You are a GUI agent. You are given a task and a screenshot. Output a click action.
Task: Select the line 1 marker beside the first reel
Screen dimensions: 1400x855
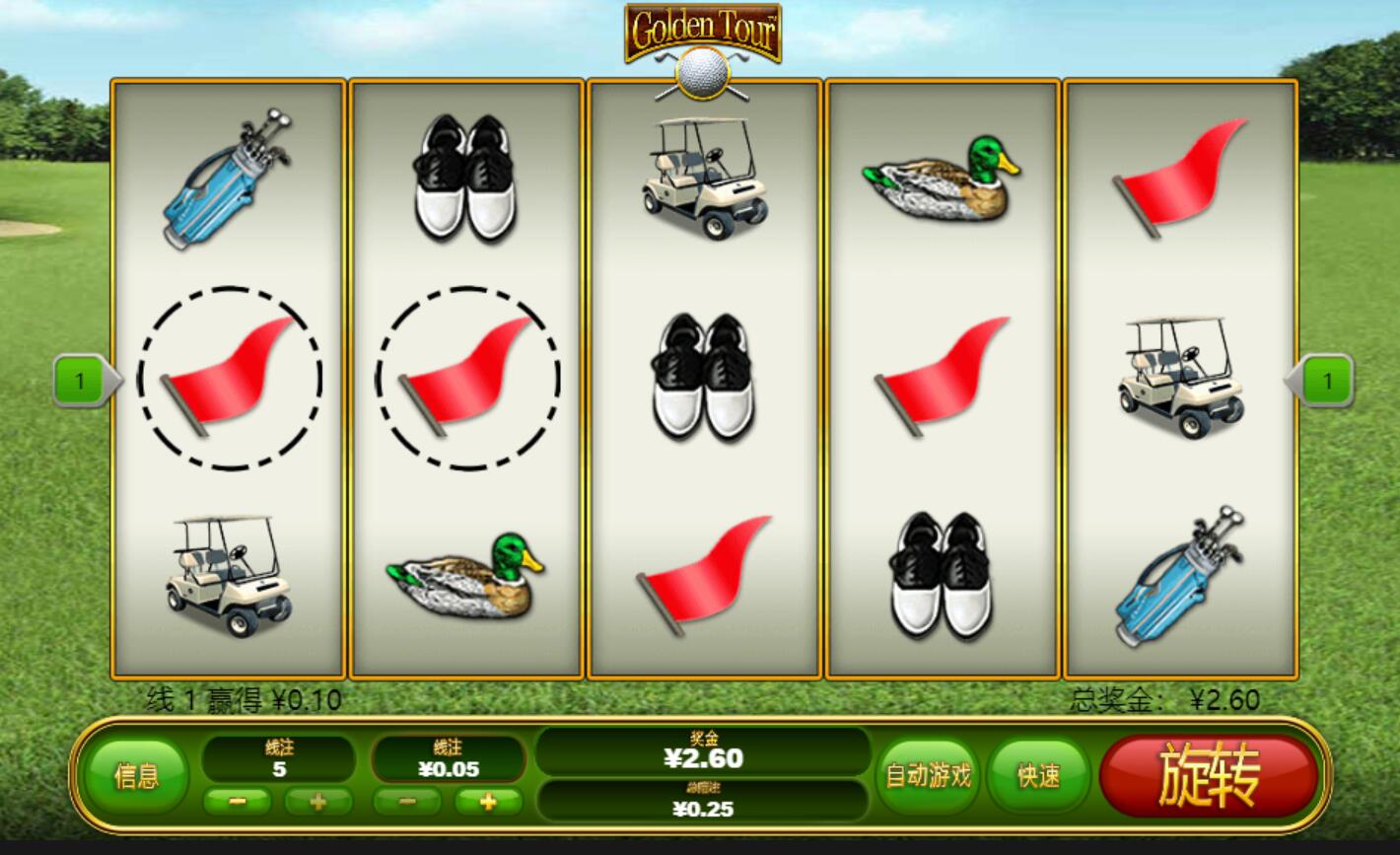coord(83,381)
